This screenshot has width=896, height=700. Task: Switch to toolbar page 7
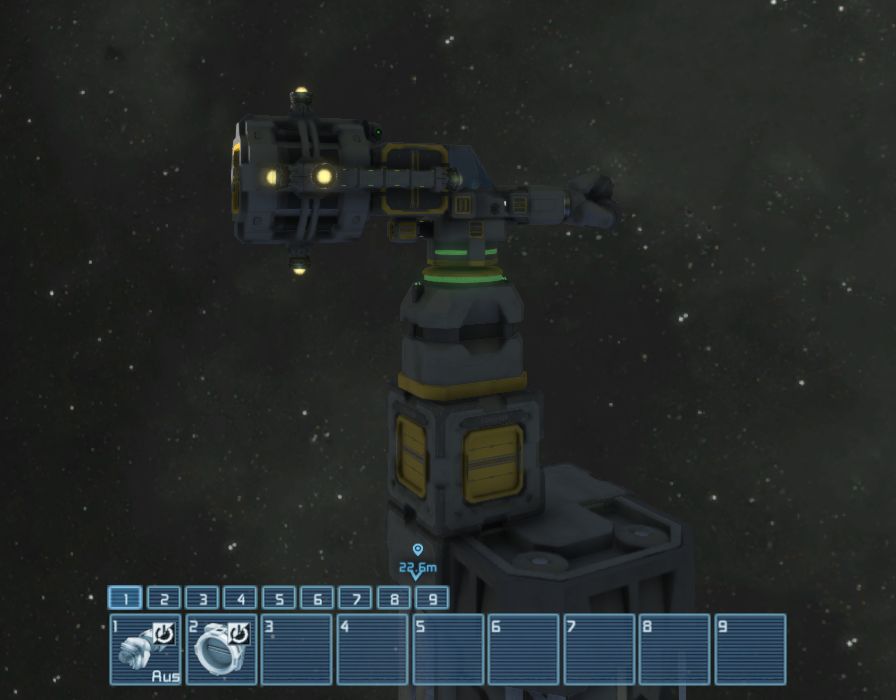click(x=355, y=598)
